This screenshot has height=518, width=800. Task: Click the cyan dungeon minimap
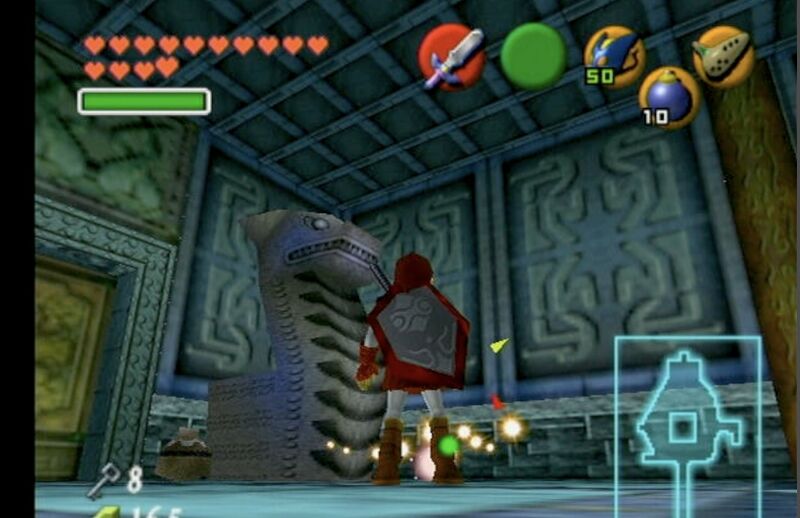(x=688, y=424)
